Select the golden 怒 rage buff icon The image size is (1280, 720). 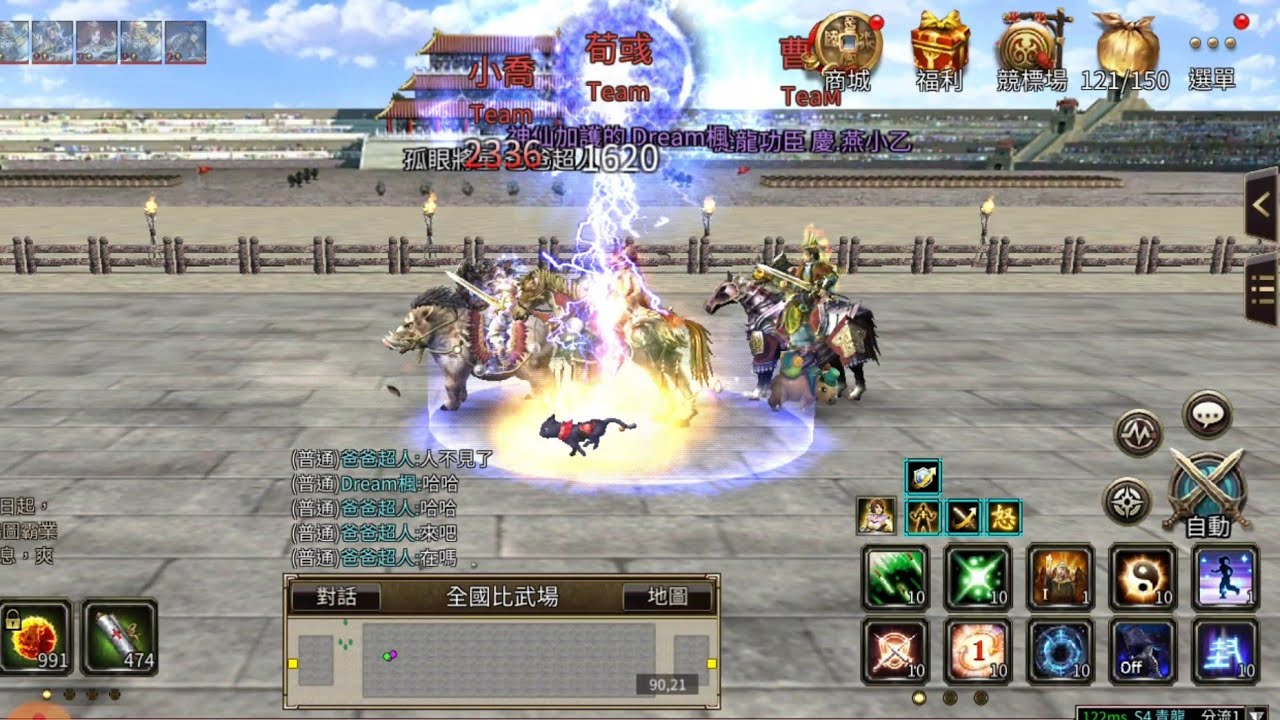pyautogui.click(x=1003, y=516)
